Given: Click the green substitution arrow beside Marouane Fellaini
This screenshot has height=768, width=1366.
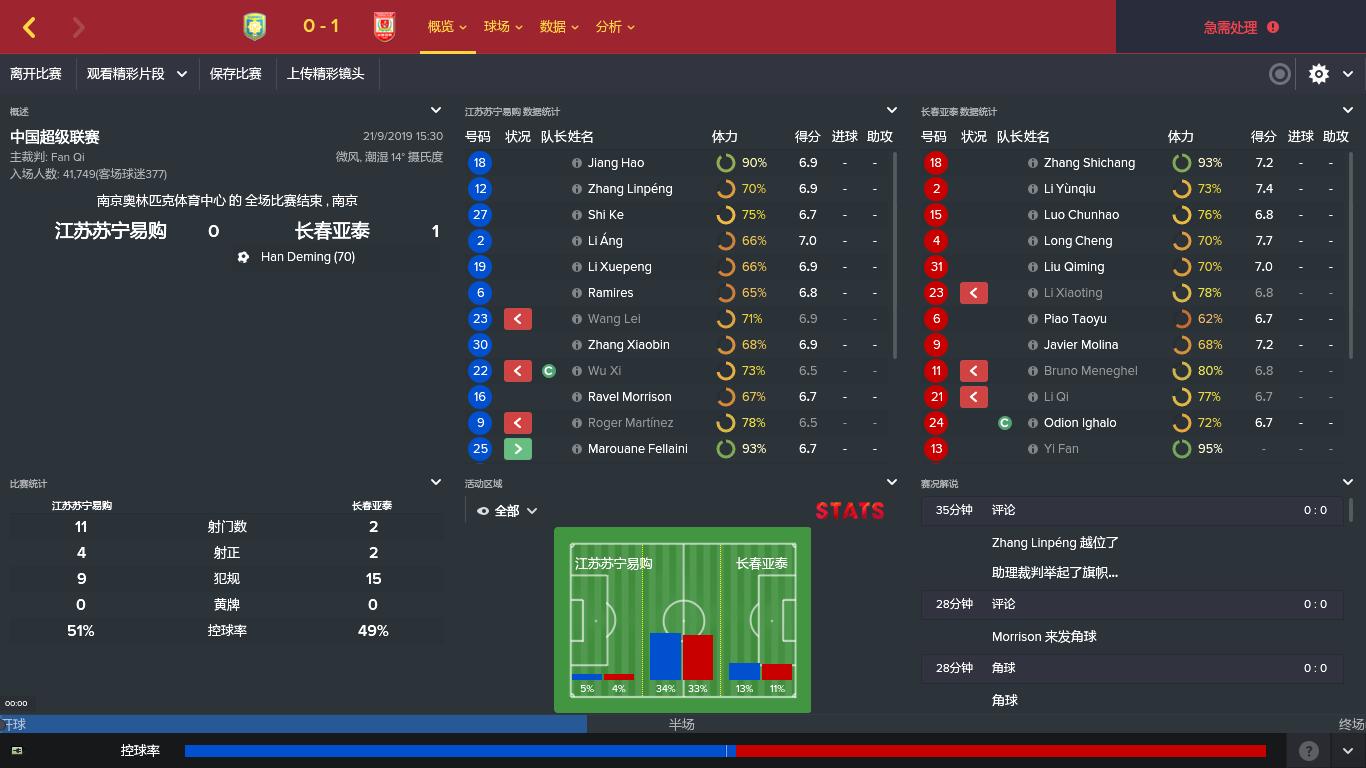Looking at the screenshot, I should 518,448.
